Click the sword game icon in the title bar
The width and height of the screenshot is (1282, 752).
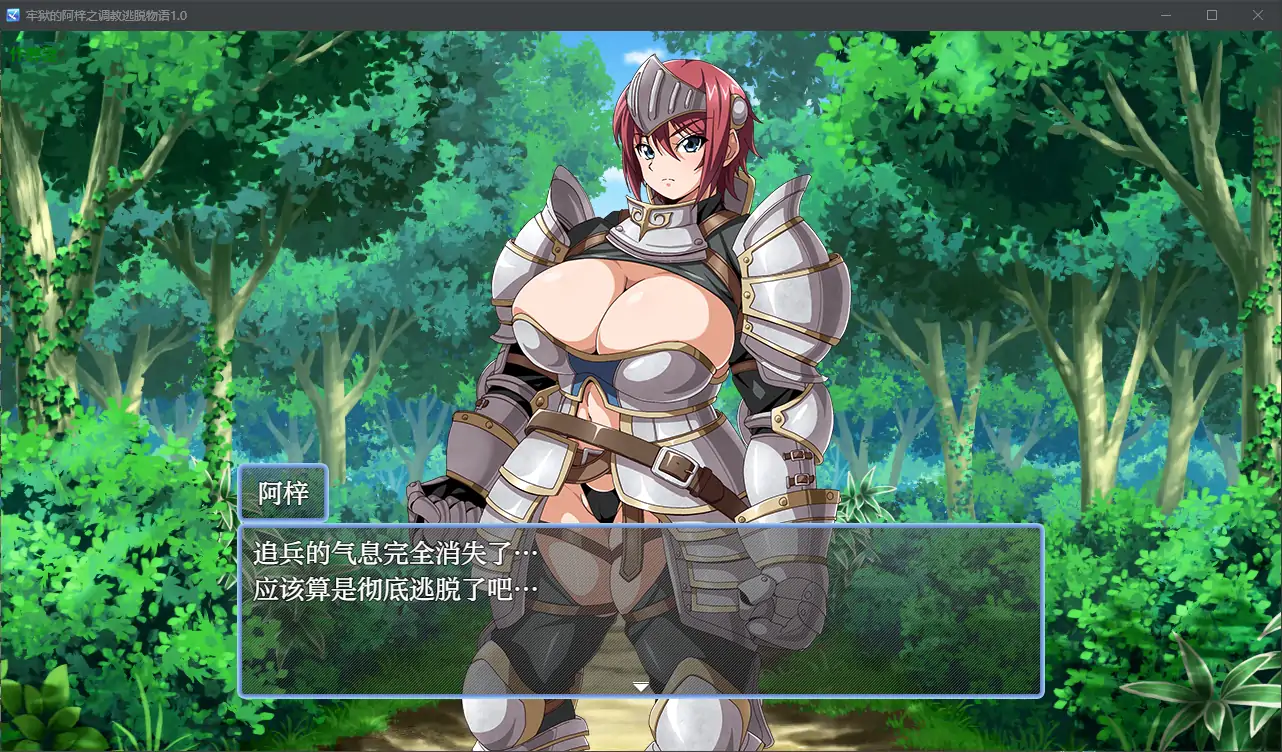[x=12, y=15]
